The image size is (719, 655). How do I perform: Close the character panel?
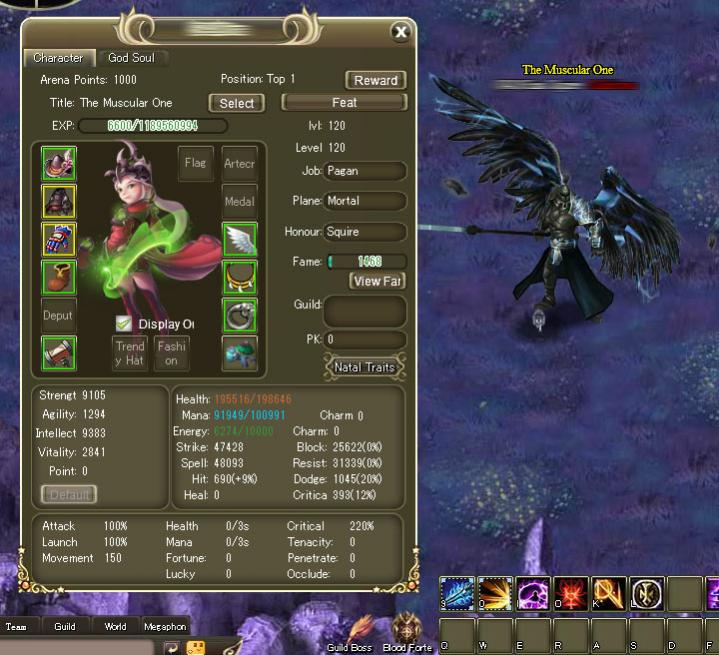(x=401, y=32)
